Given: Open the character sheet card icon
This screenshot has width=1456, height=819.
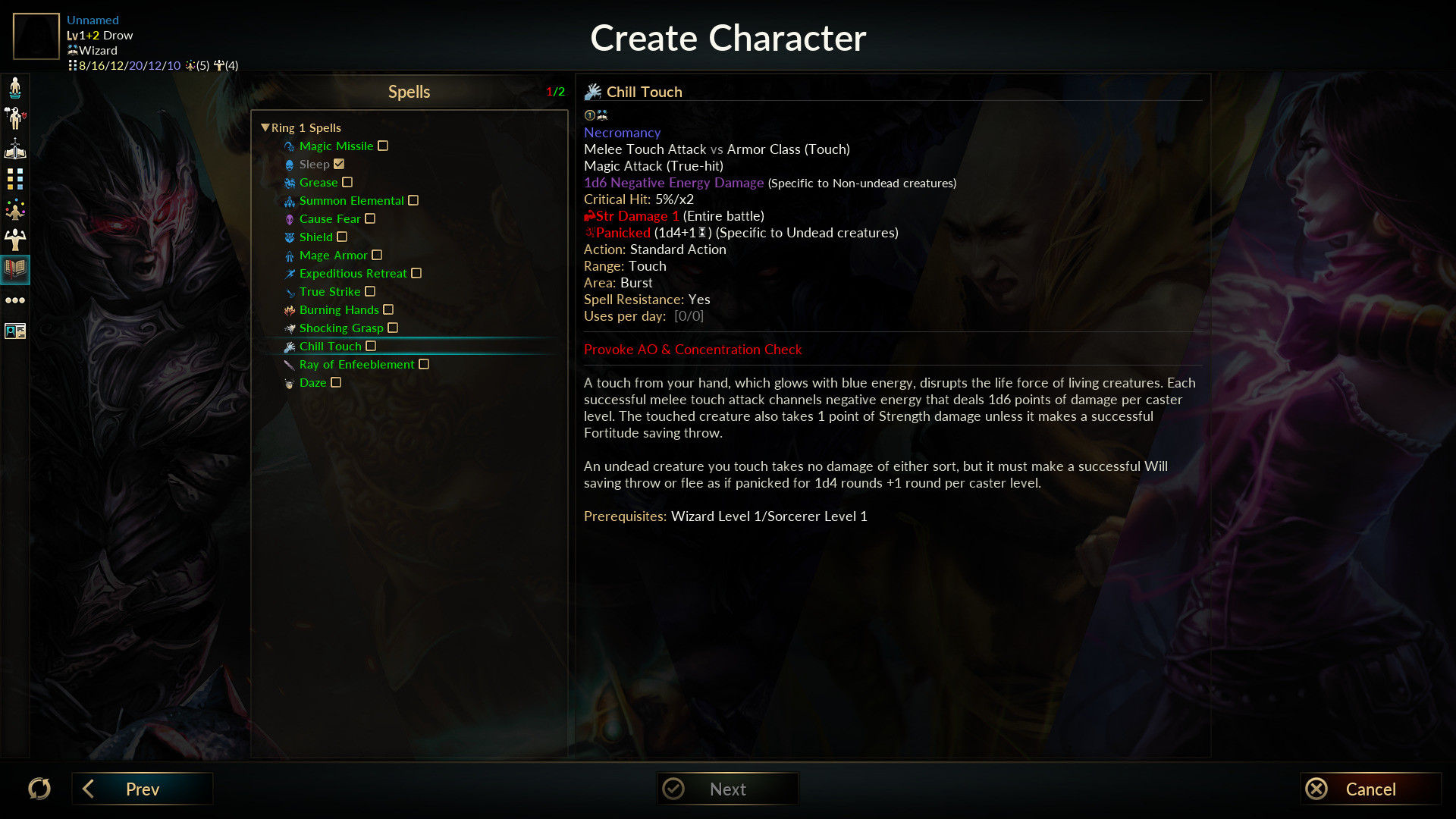Looking at the screenshot, I should [x=15, y=331].
